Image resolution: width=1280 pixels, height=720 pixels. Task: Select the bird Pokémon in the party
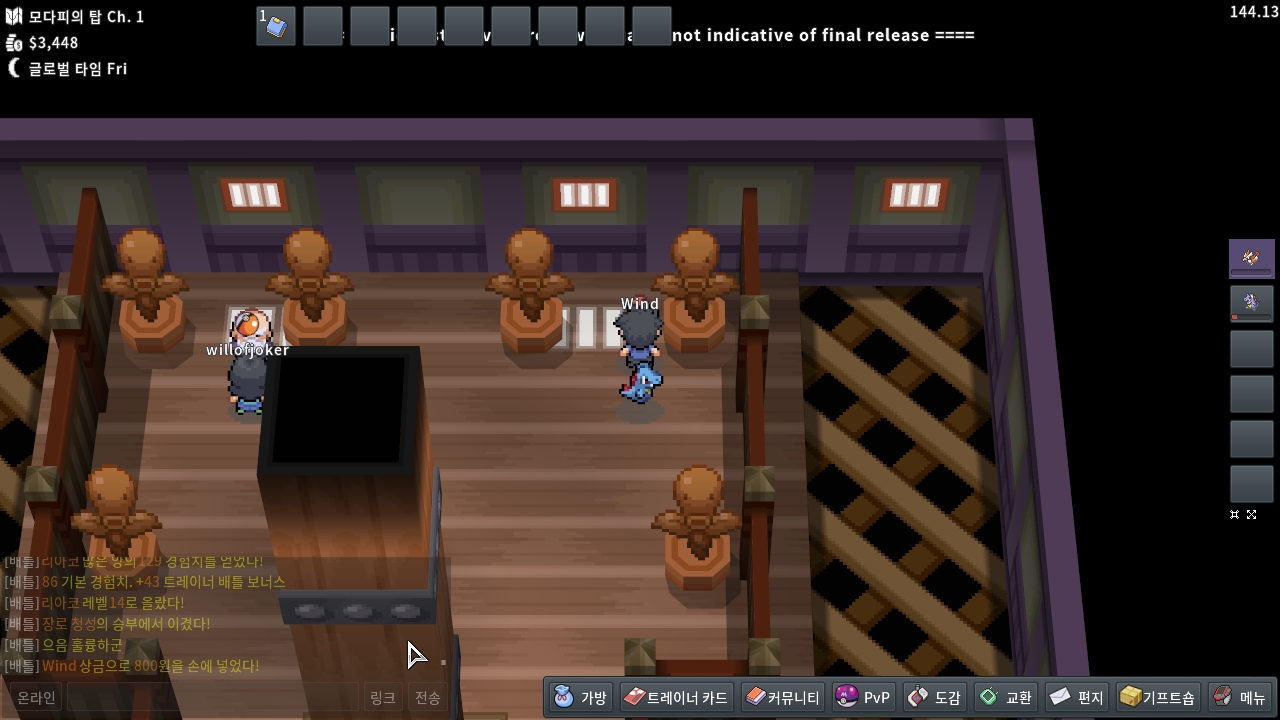coord(1251,258)
